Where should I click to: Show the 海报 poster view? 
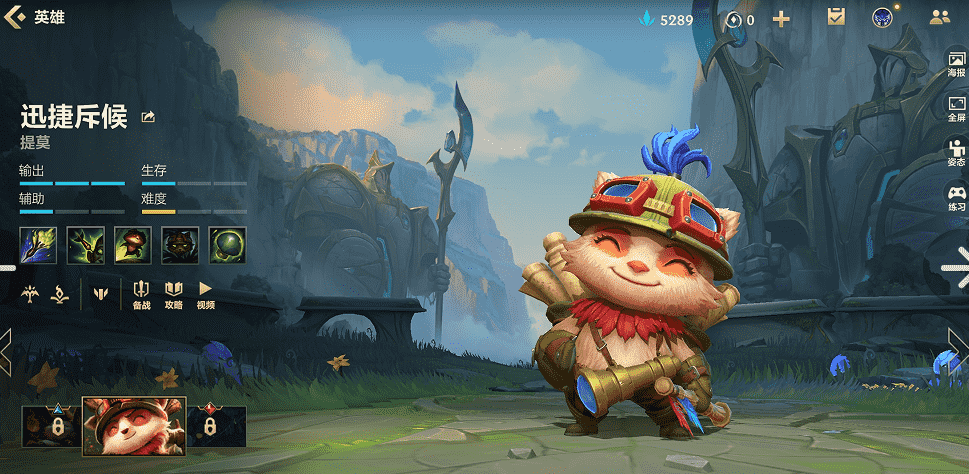tap(956, 66)
